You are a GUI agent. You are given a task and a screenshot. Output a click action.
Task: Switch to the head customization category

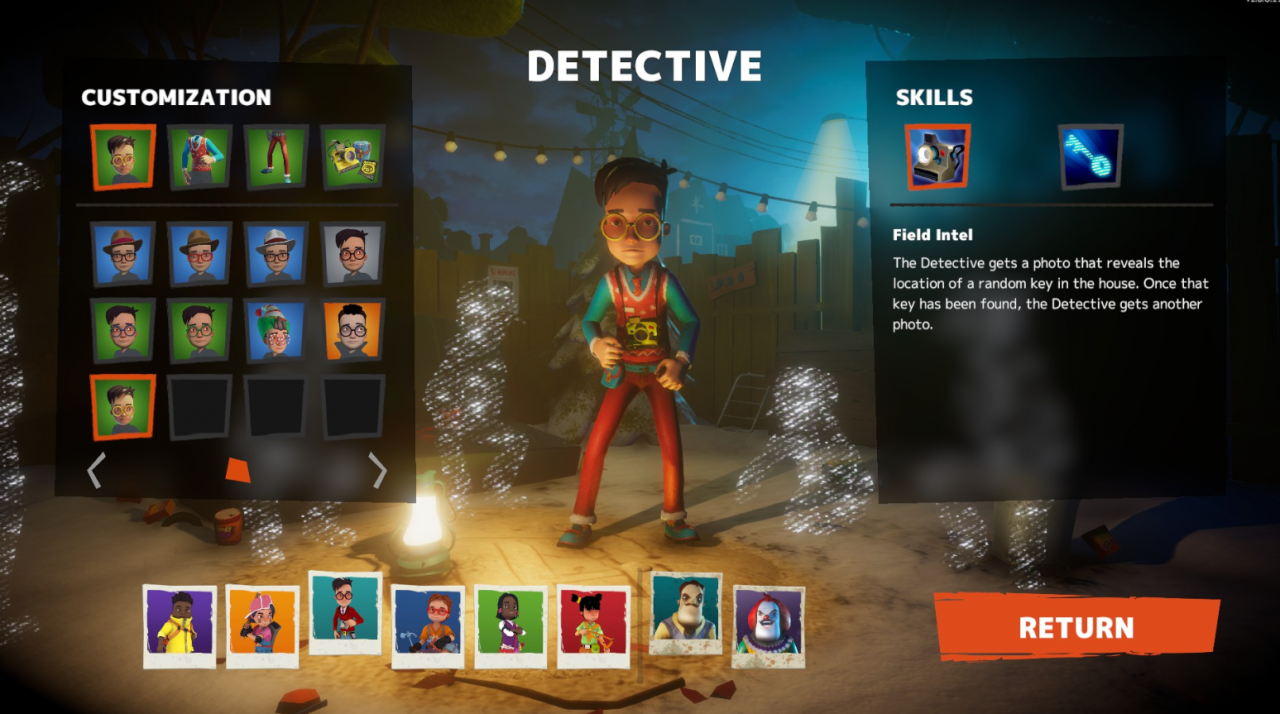(123, 157)
